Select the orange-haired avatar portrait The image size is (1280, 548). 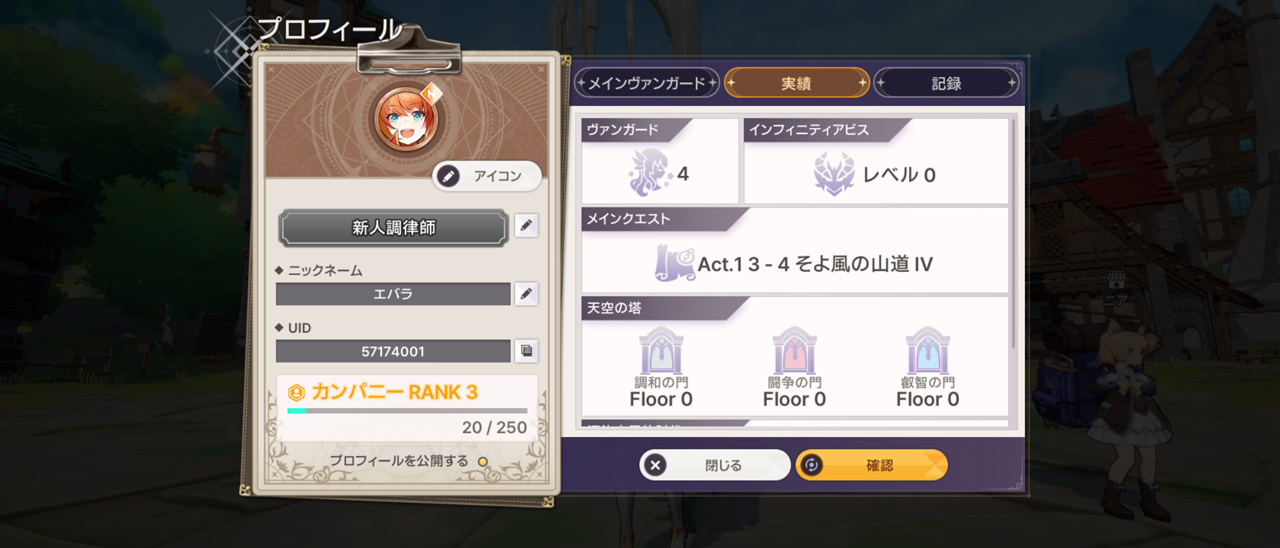[405, 117]
